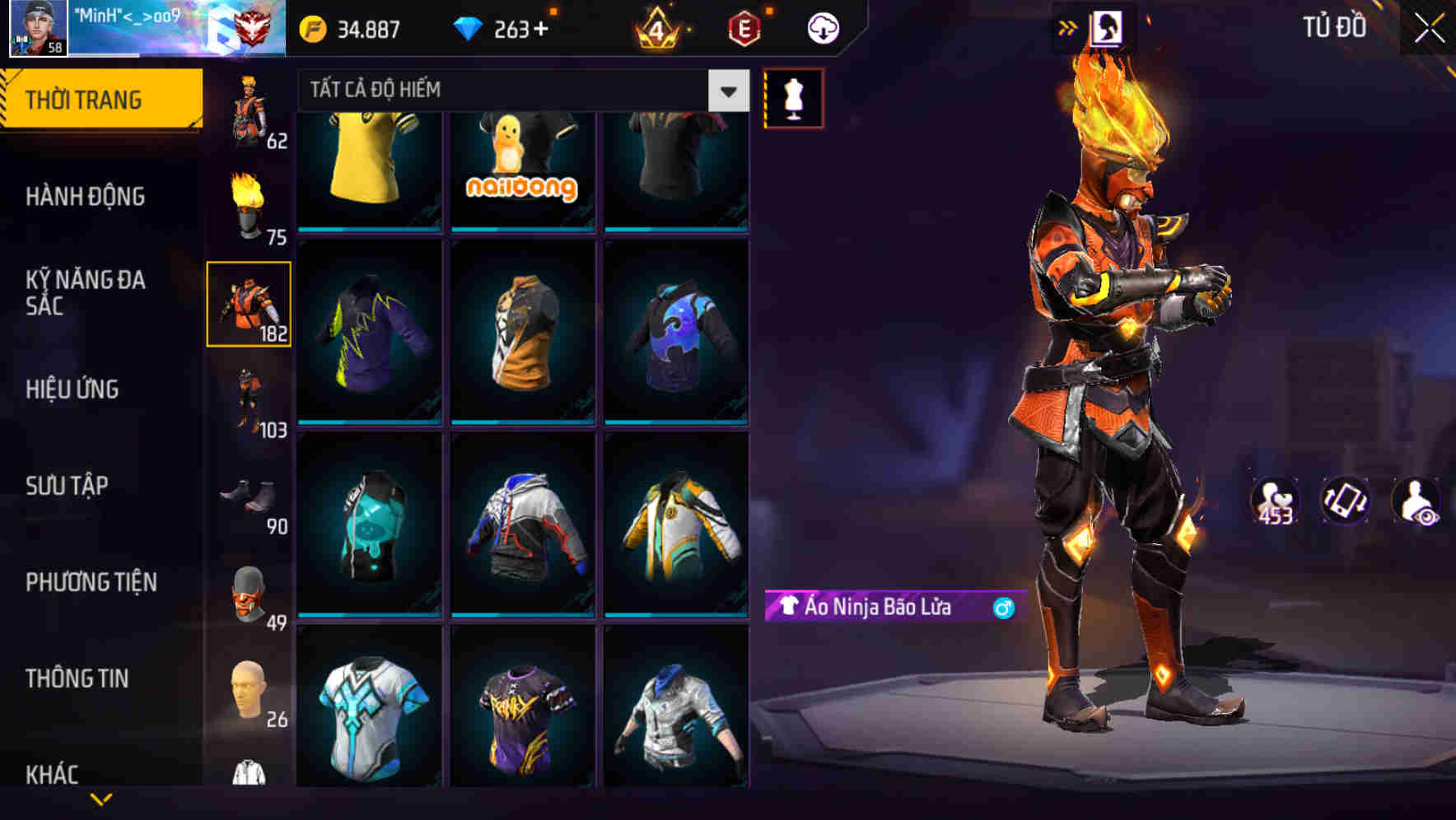The width and height of the screenshot is (1456, 820).
Task: Expand the sidebar list with the down chevron below KHÁC
Action: (100, 800)
